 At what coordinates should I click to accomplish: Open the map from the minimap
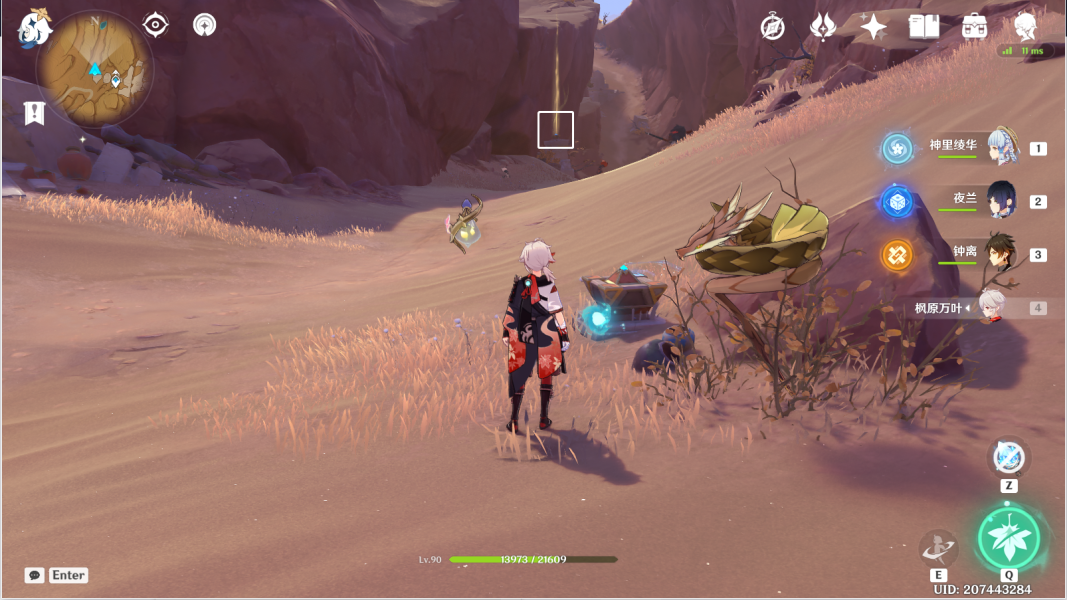[x=94, y=70]
